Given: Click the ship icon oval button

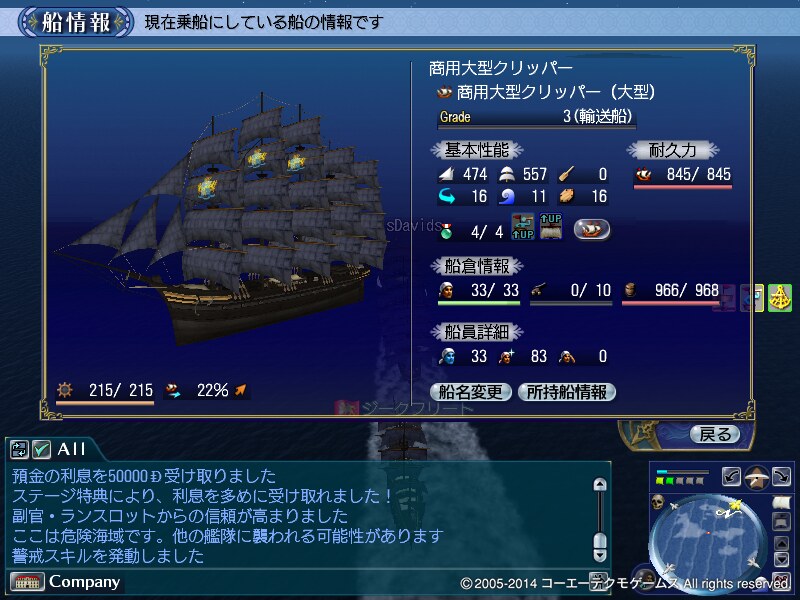Looking at the screenshot, I should tap(592, 229).
